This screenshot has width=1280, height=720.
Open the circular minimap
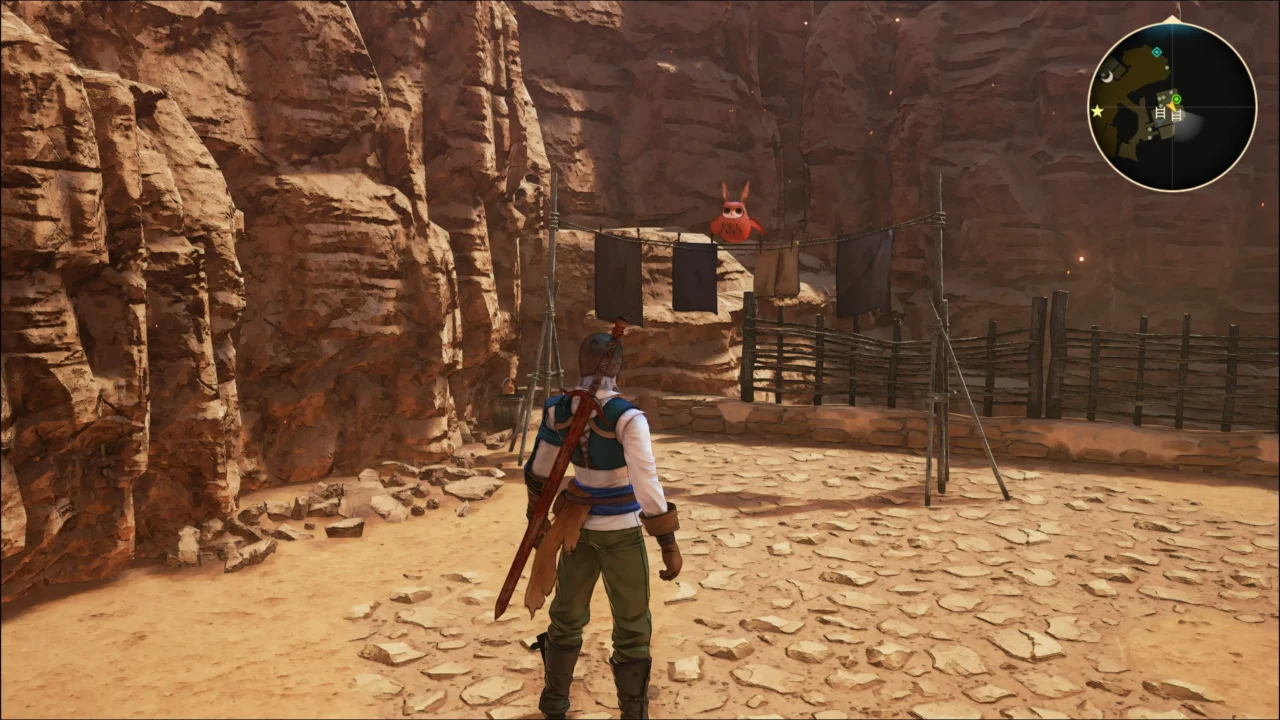[1171, 107]
